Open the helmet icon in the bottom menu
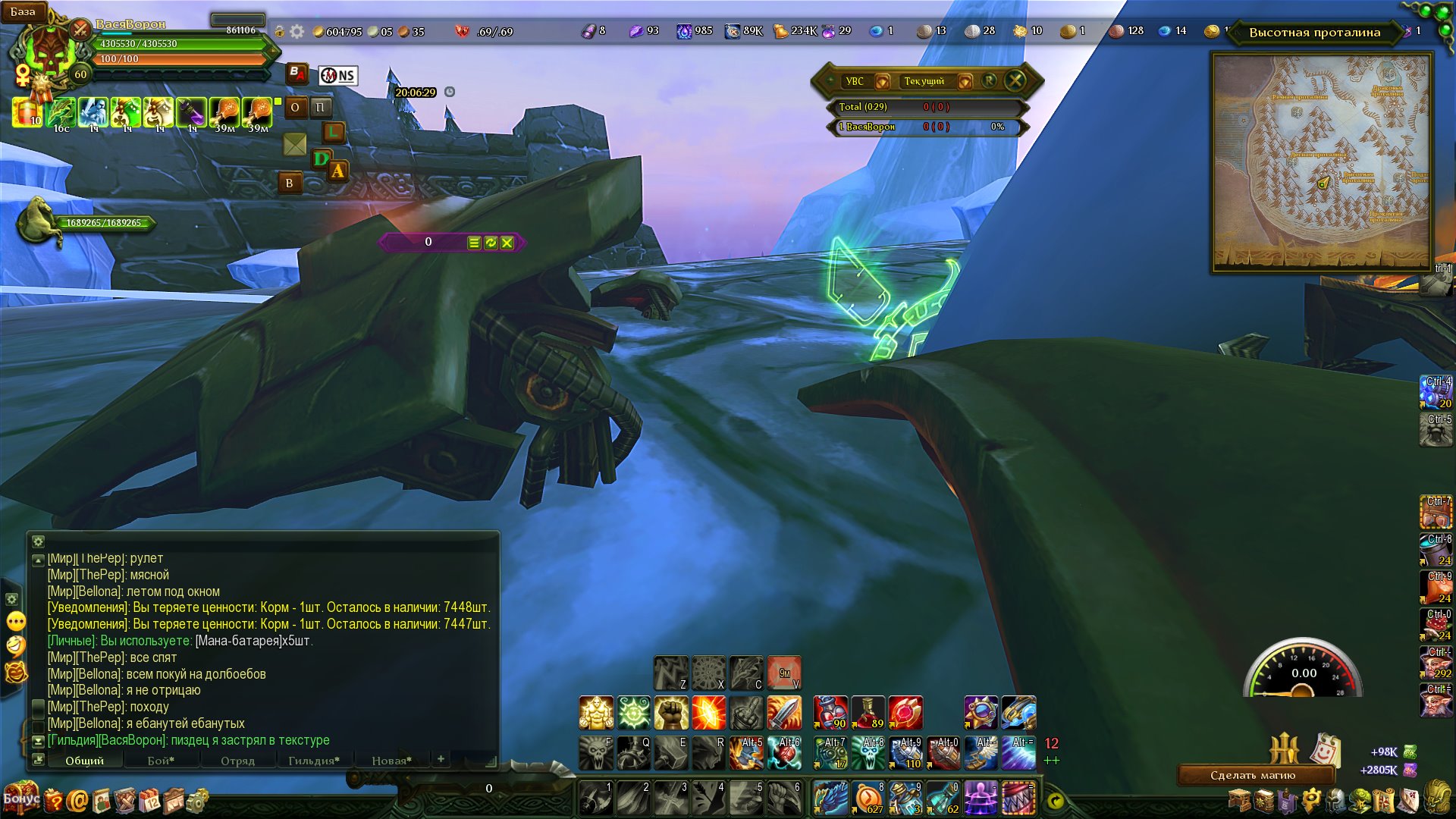Screen dimensions: 1456x819 point(1336,801)
